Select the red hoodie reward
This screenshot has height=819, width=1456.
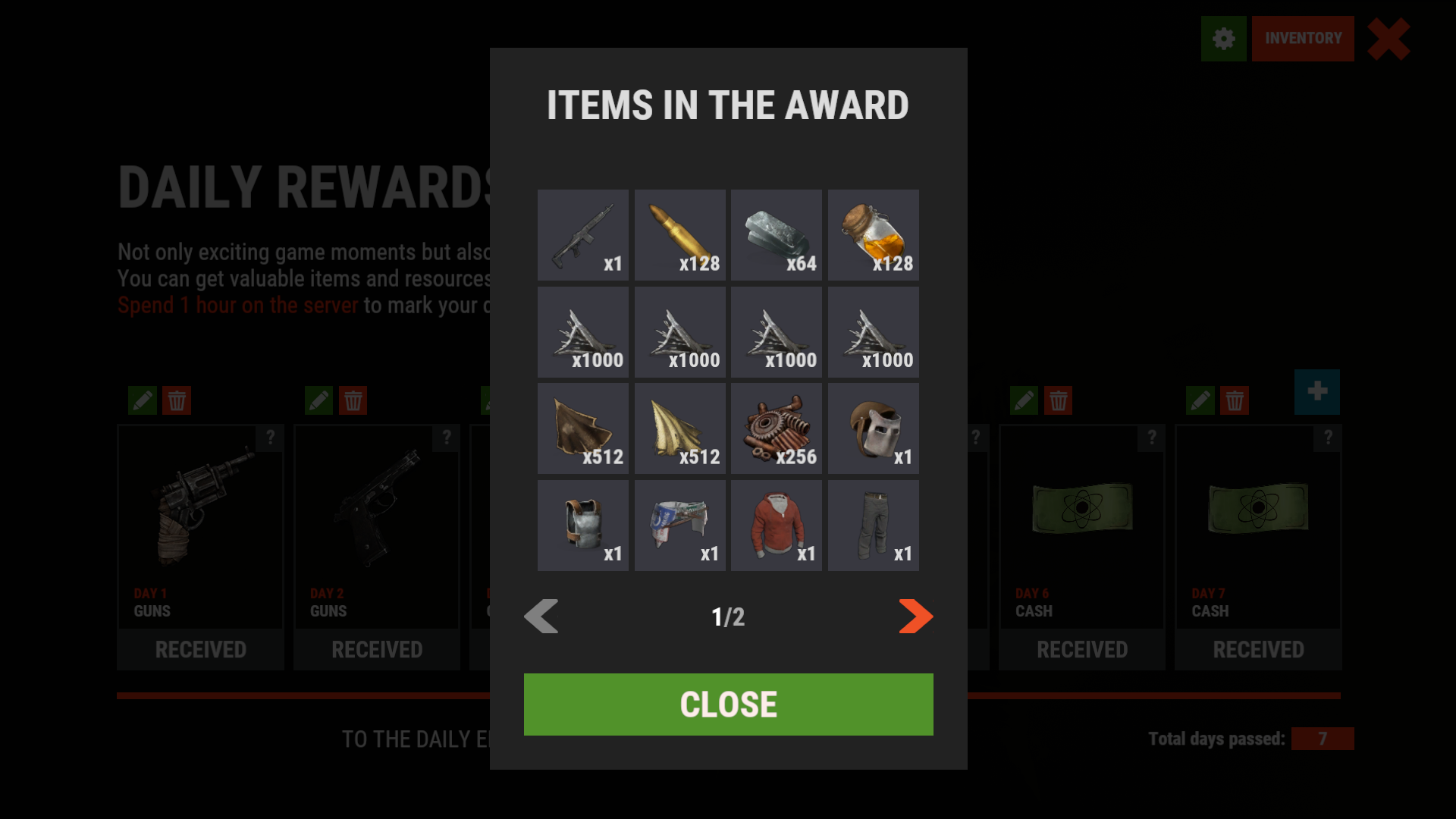coord(776,525)
